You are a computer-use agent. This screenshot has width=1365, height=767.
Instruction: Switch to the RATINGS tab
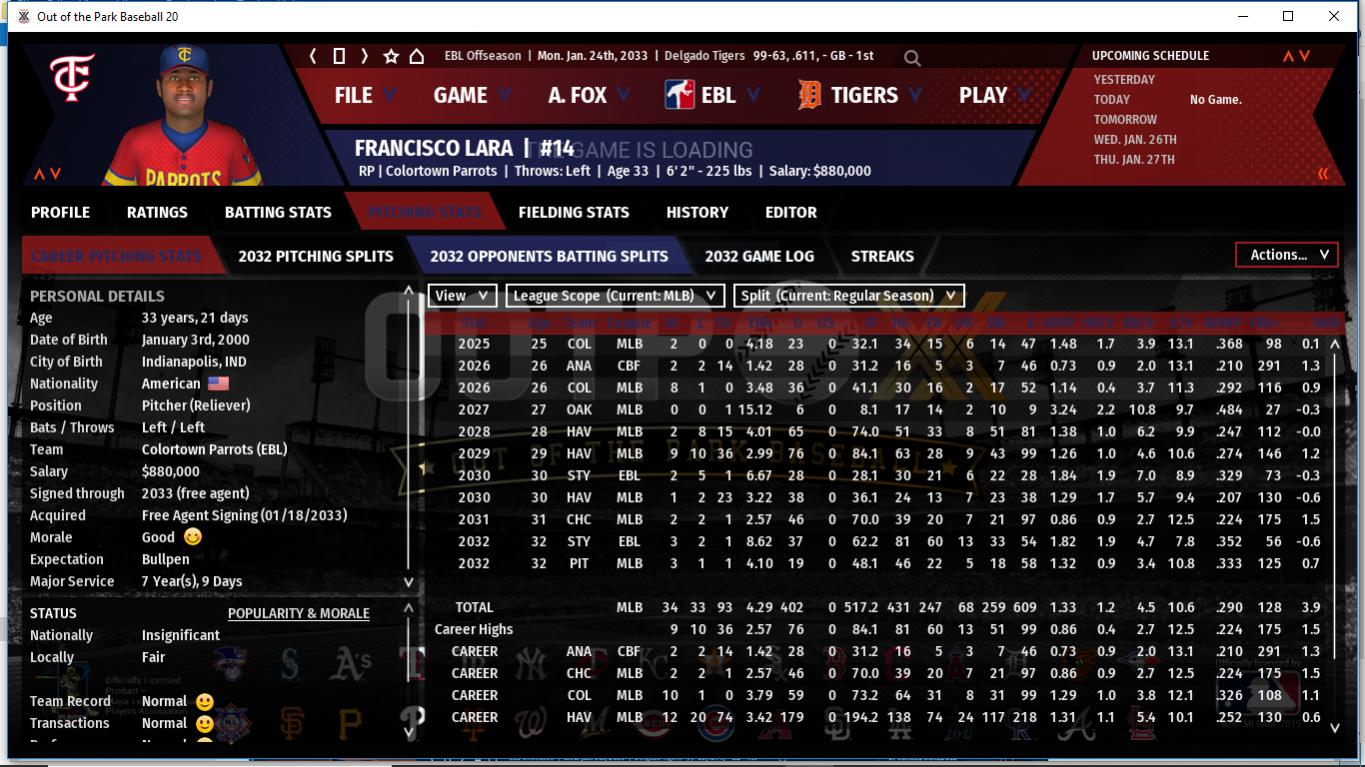coord(157,212)
